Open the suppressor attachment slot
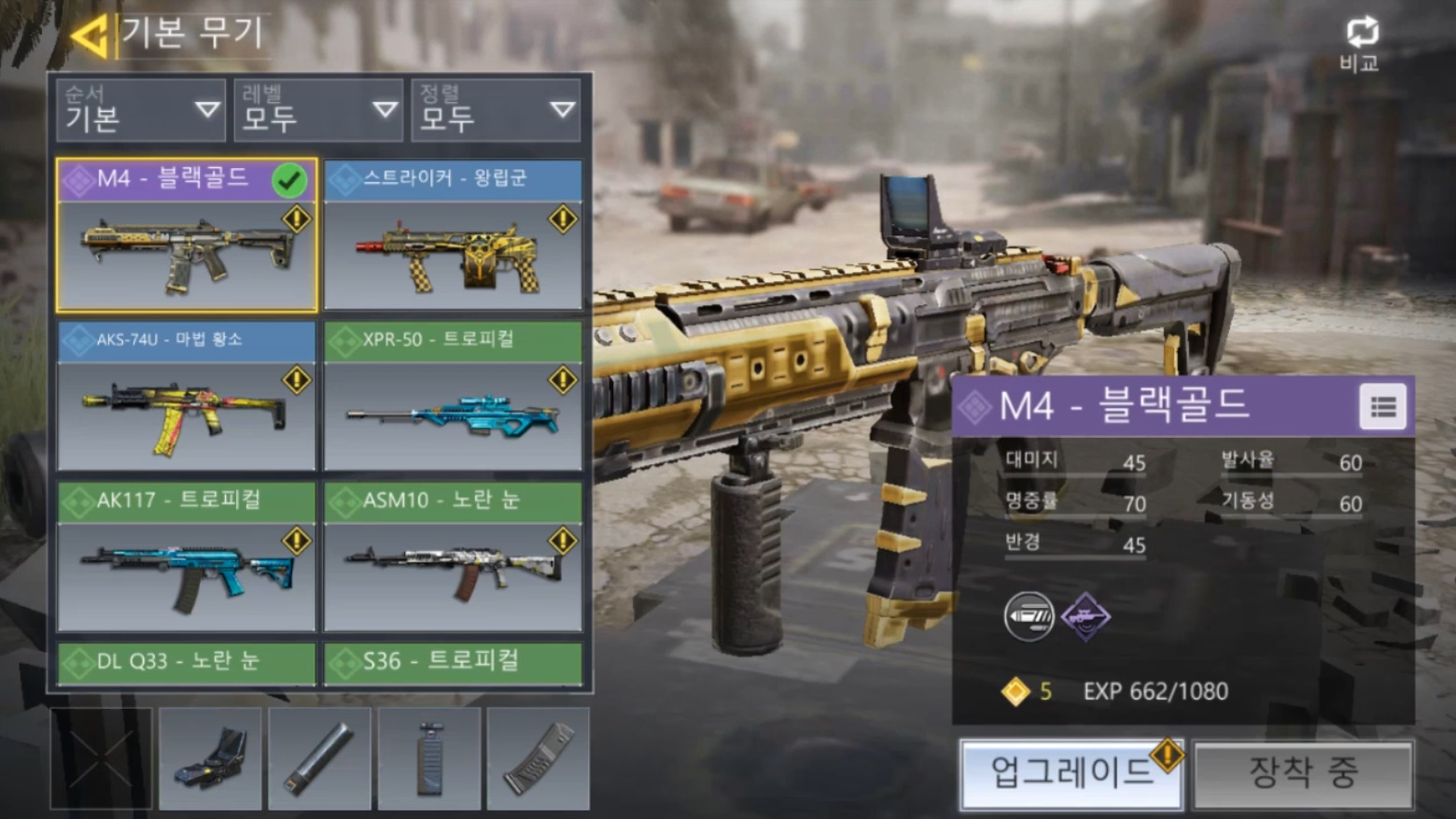 [319, 758]
